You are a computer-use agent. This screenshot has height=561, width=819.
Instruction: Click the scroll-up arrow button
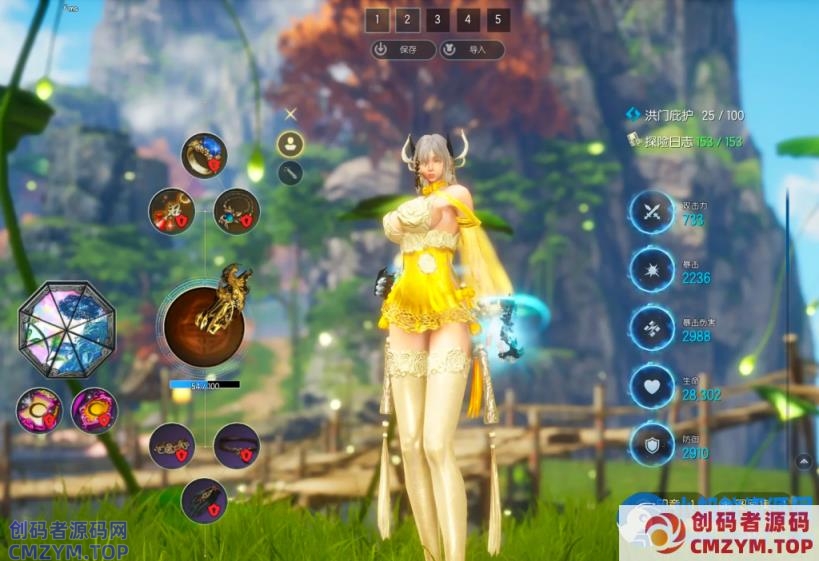point(803,461)
